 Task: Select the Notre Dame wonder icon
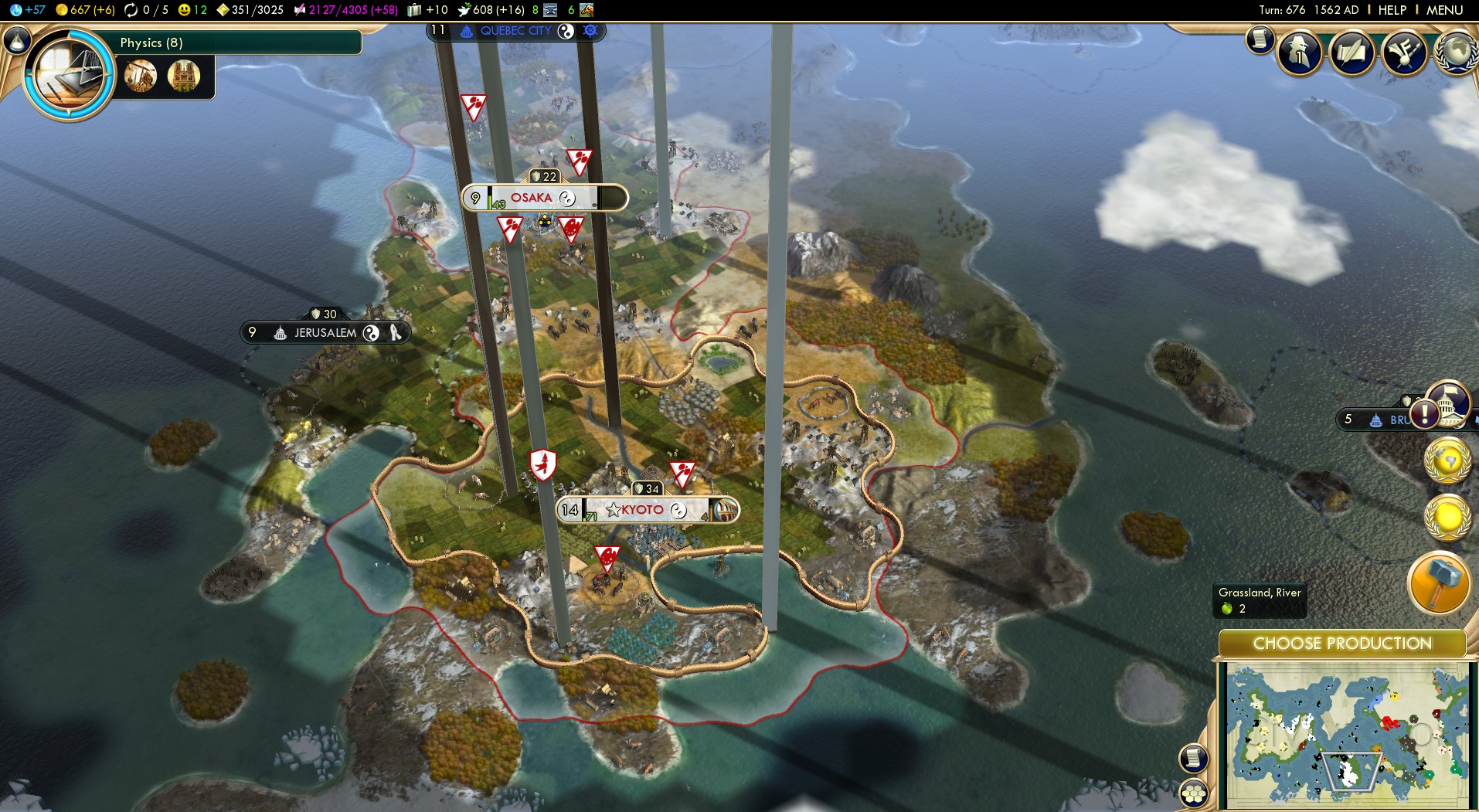coord(183,76)
